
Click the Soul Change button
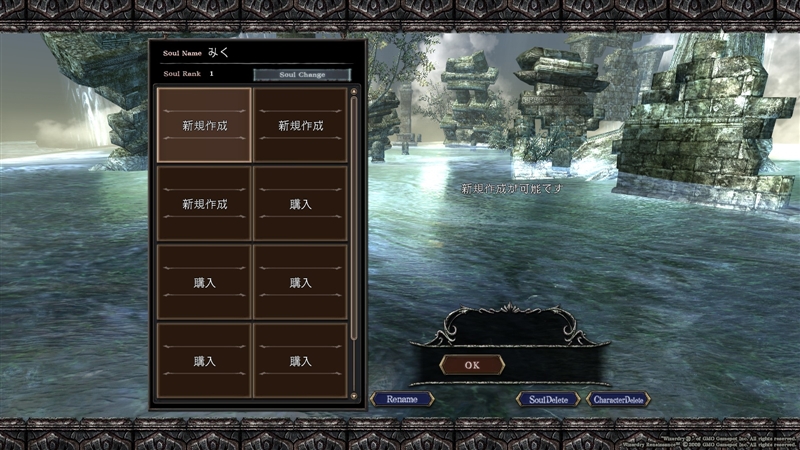pyautogui.click(x=302, y=74)
